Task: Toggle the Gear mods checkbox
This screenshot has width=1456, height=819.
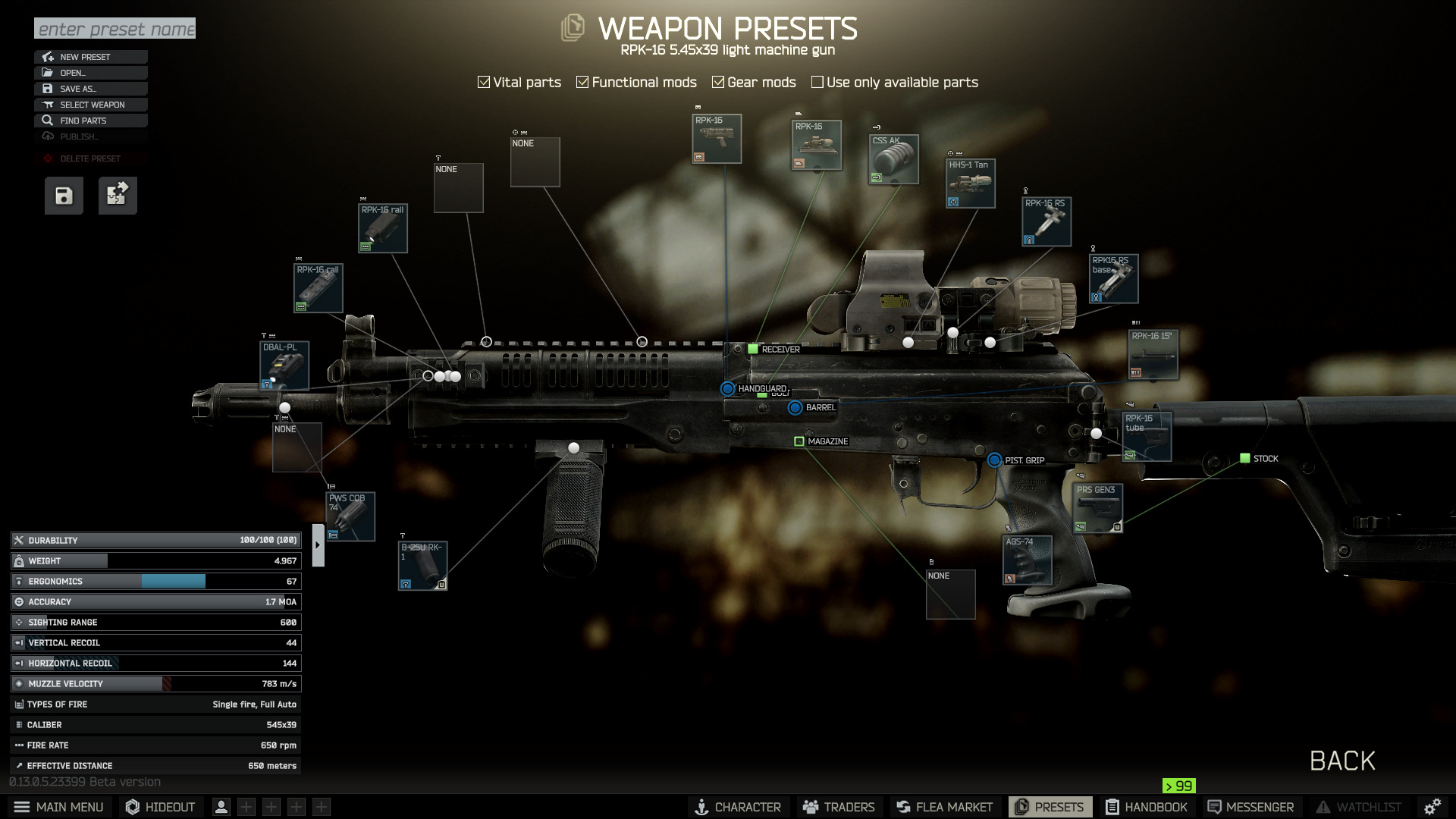Action: point(719,82)
